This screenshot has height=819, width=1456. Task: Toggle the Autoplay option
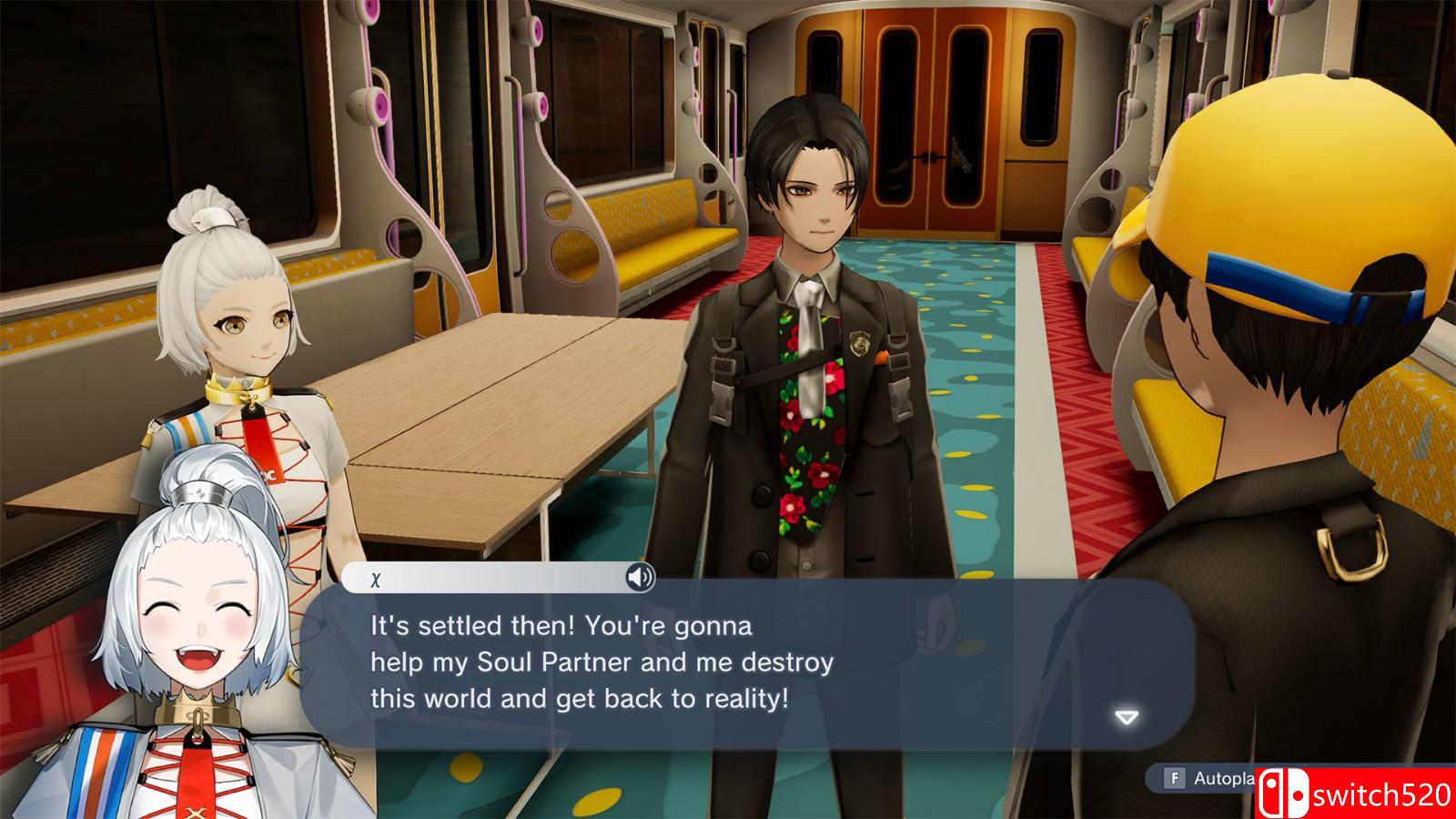click(1212, 778)
